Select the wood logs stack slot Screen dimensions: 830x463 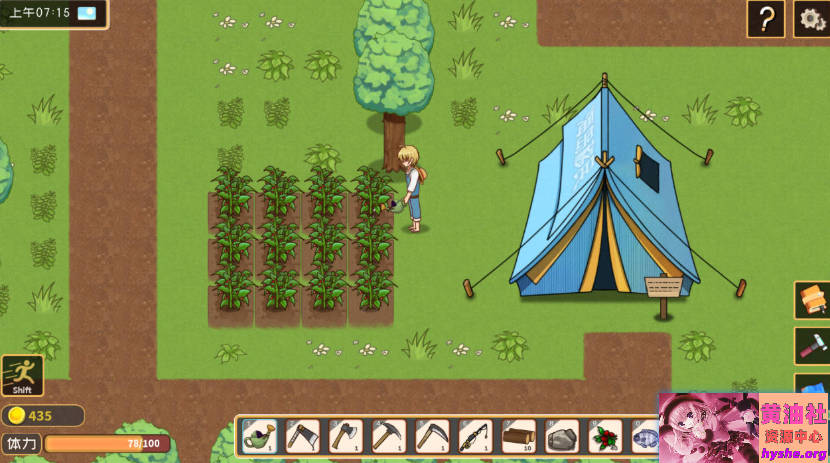[518, 436]
